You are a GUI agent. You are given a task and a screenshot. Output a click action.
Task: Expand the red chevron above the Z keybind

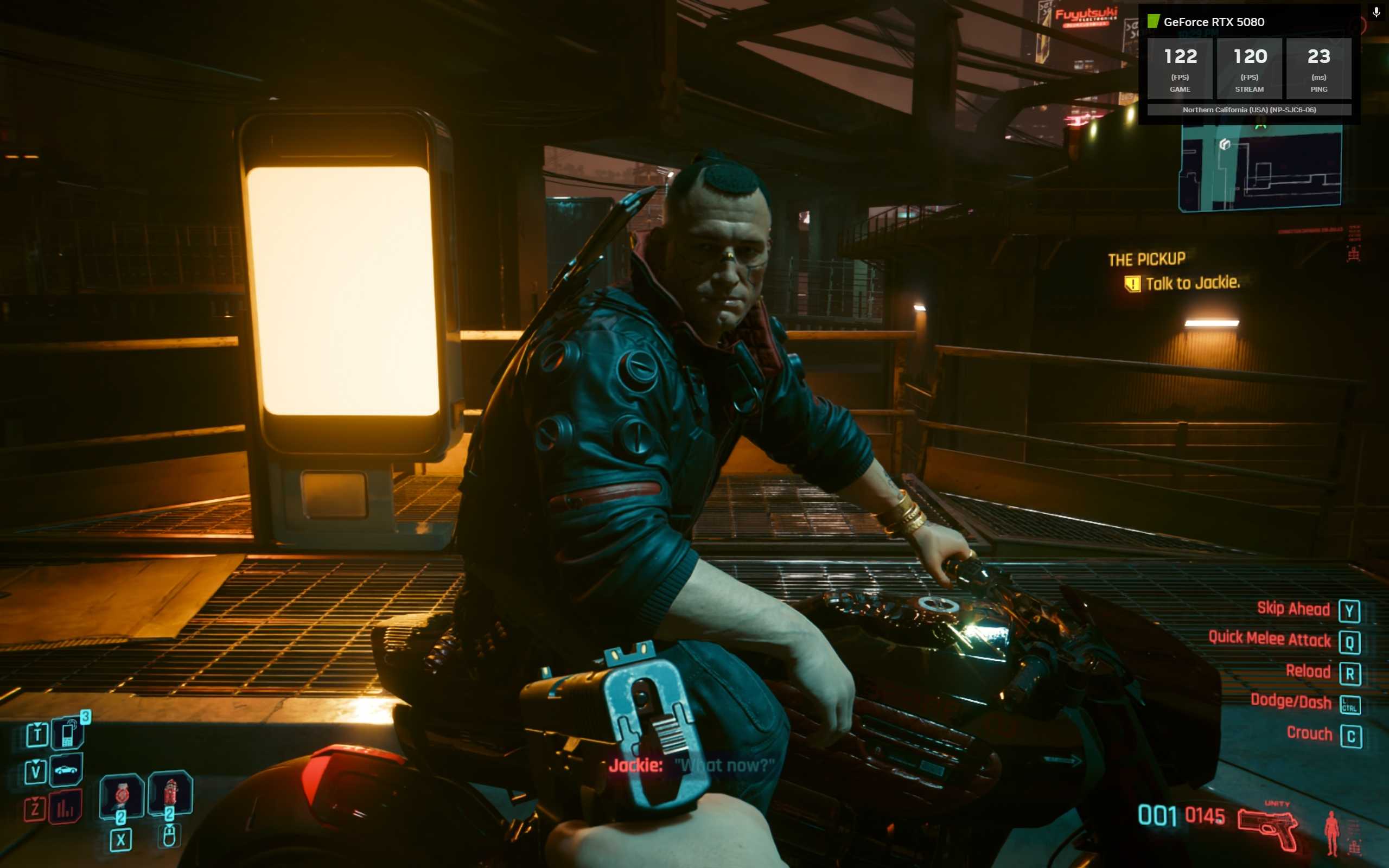[x=36, y=797]
